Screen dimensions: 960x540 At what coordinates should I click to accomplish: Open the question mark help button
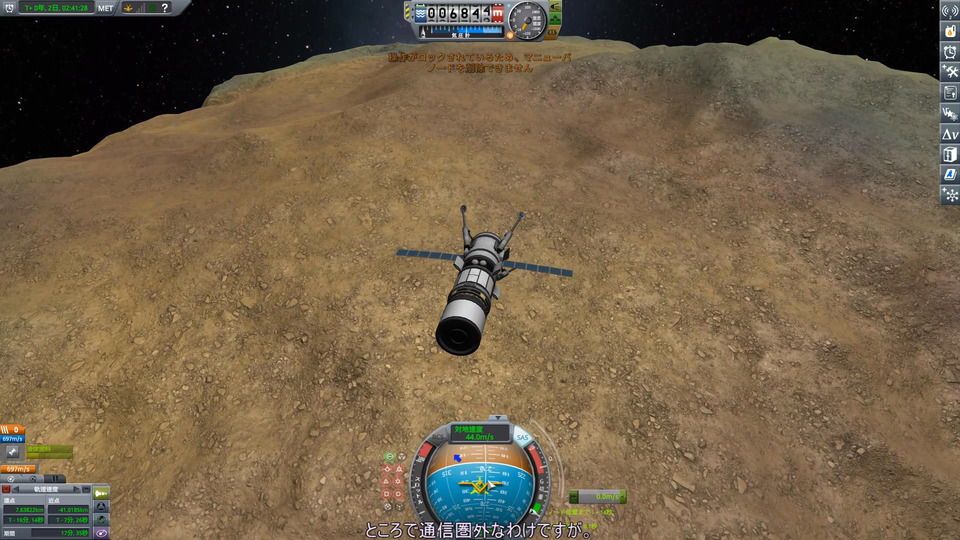pos(164,7)
